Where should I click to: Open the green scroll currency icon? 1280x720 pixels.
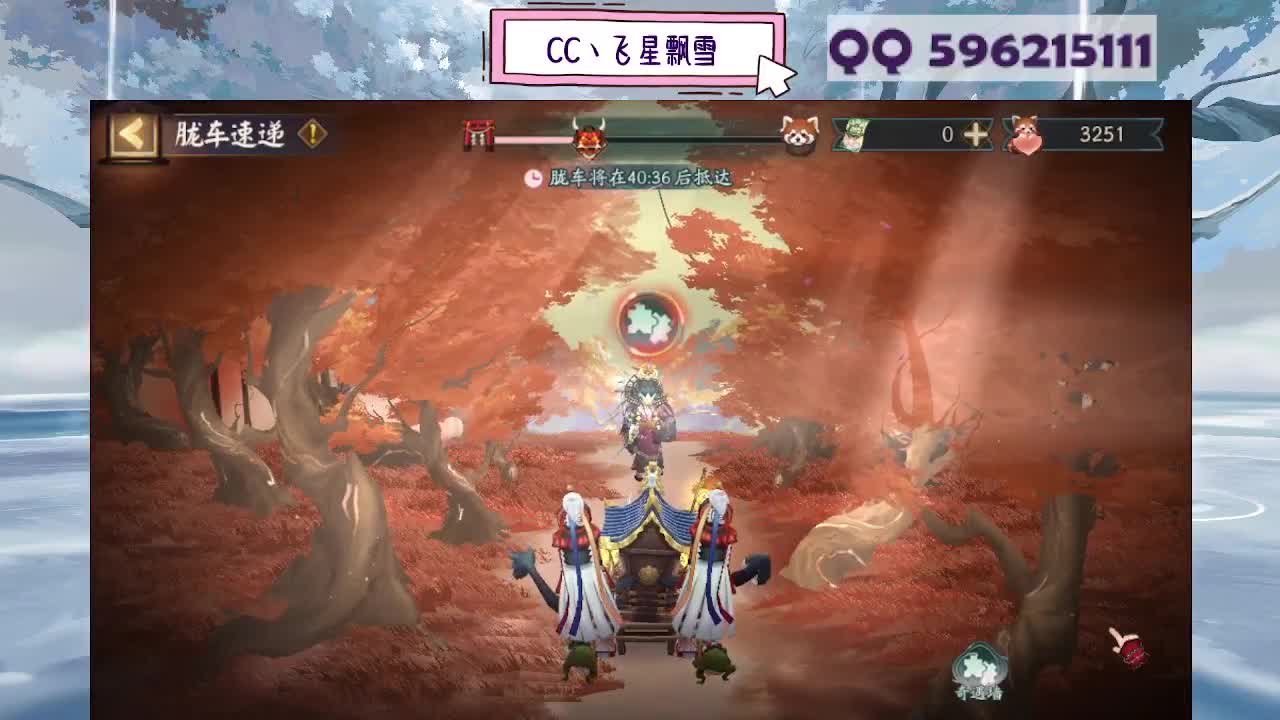[852, 133]
